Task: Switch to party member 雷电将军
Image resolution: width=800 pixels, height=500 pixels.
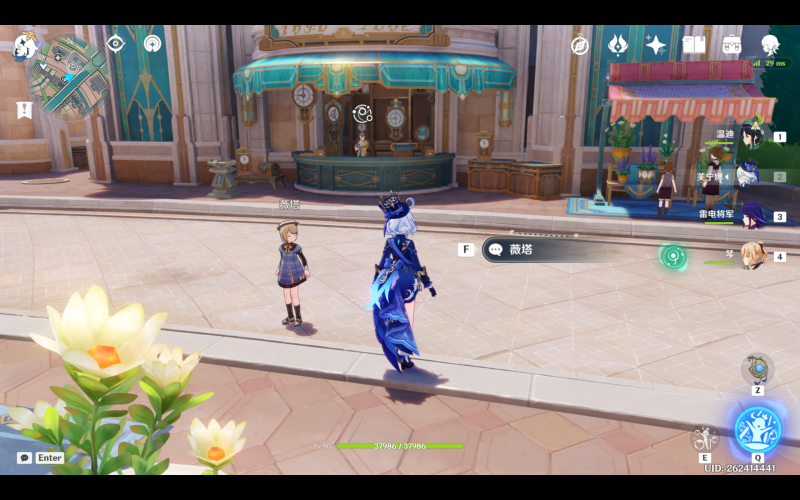Action: pos(752,215)
